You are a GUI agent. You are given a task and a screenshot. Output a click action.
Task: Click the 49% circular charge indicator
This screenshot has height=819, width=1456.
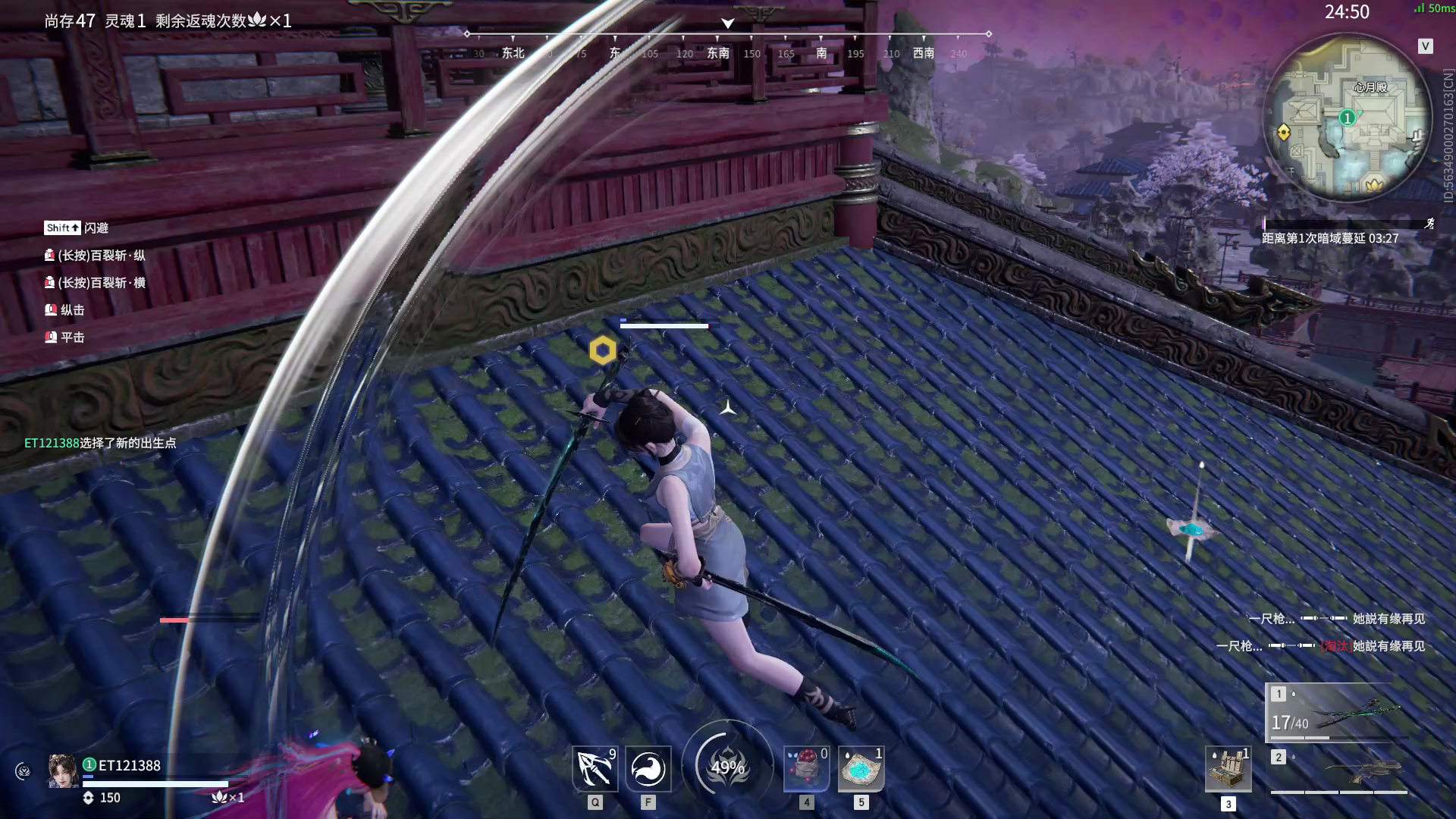pyautogui.click(x=727, y=766)
